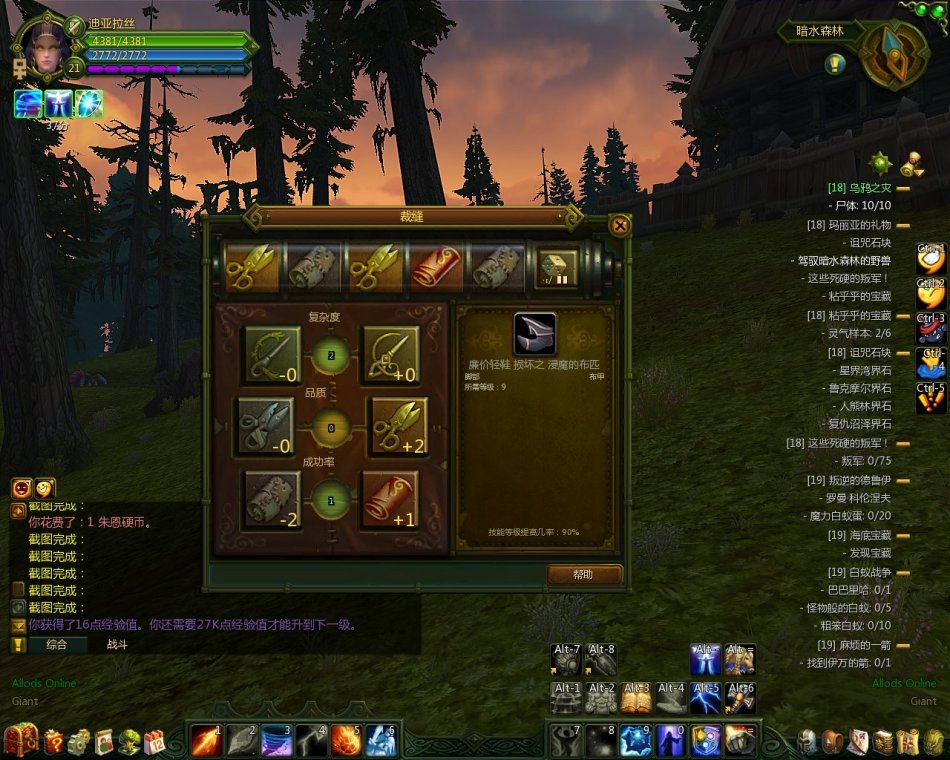Screen dimensions: 950x760
Task: Select the grey cloth roll -2 option
Action: [x=272, y=498]
